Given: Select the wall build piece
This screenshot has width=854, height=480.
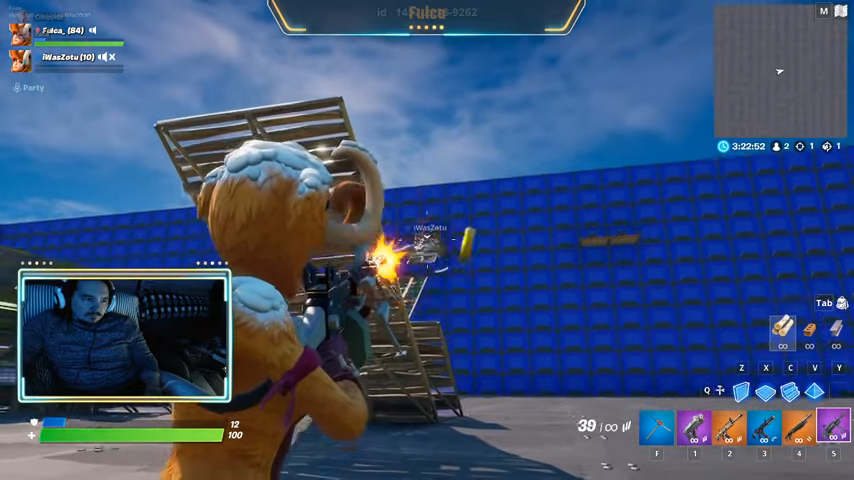Looking at the screenshot, I should [741, 391].
